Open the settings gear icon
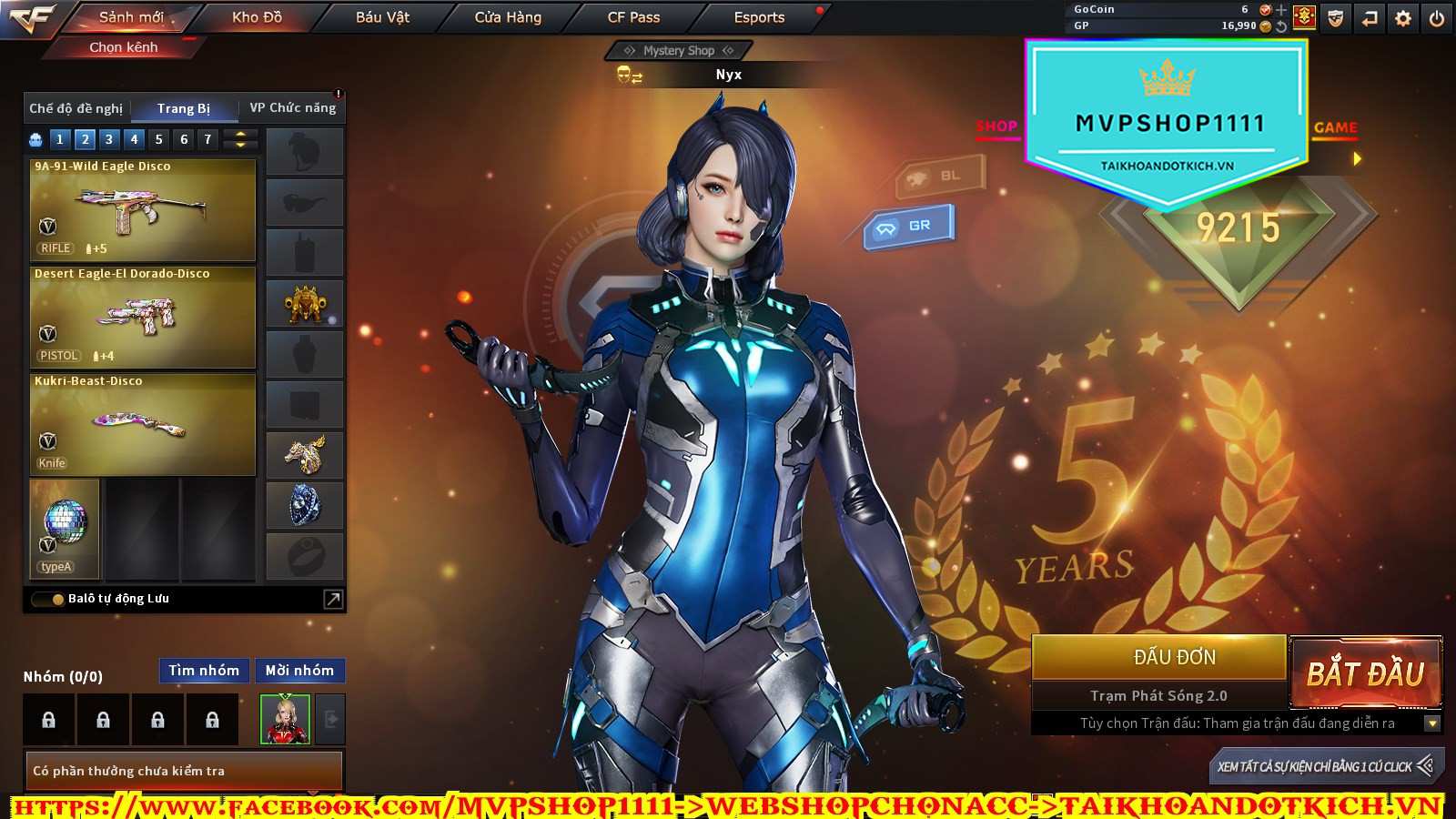Image resolution: width=1456 pixels, height=819 pixels. click(1403, 18)
